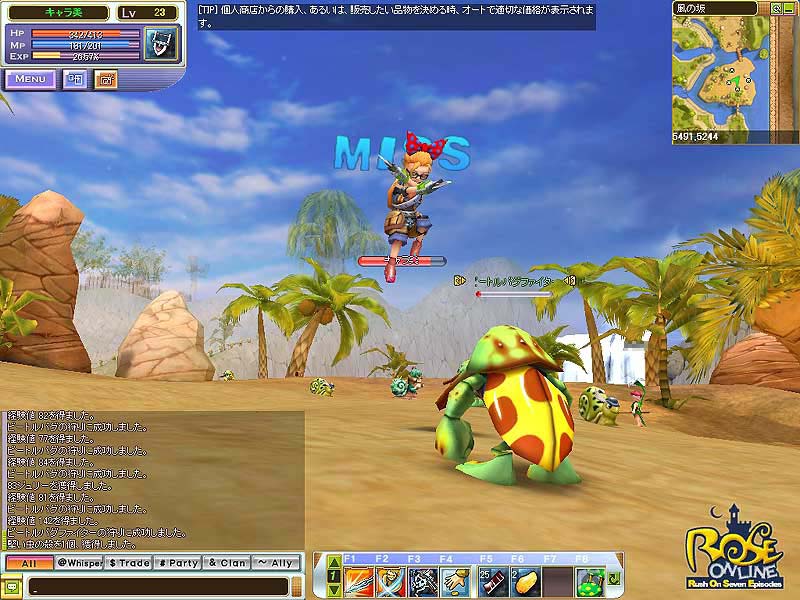Screen dimensions: 800x600
Task: Consume the F6 yellow food item
Action: tap(525, 580)
